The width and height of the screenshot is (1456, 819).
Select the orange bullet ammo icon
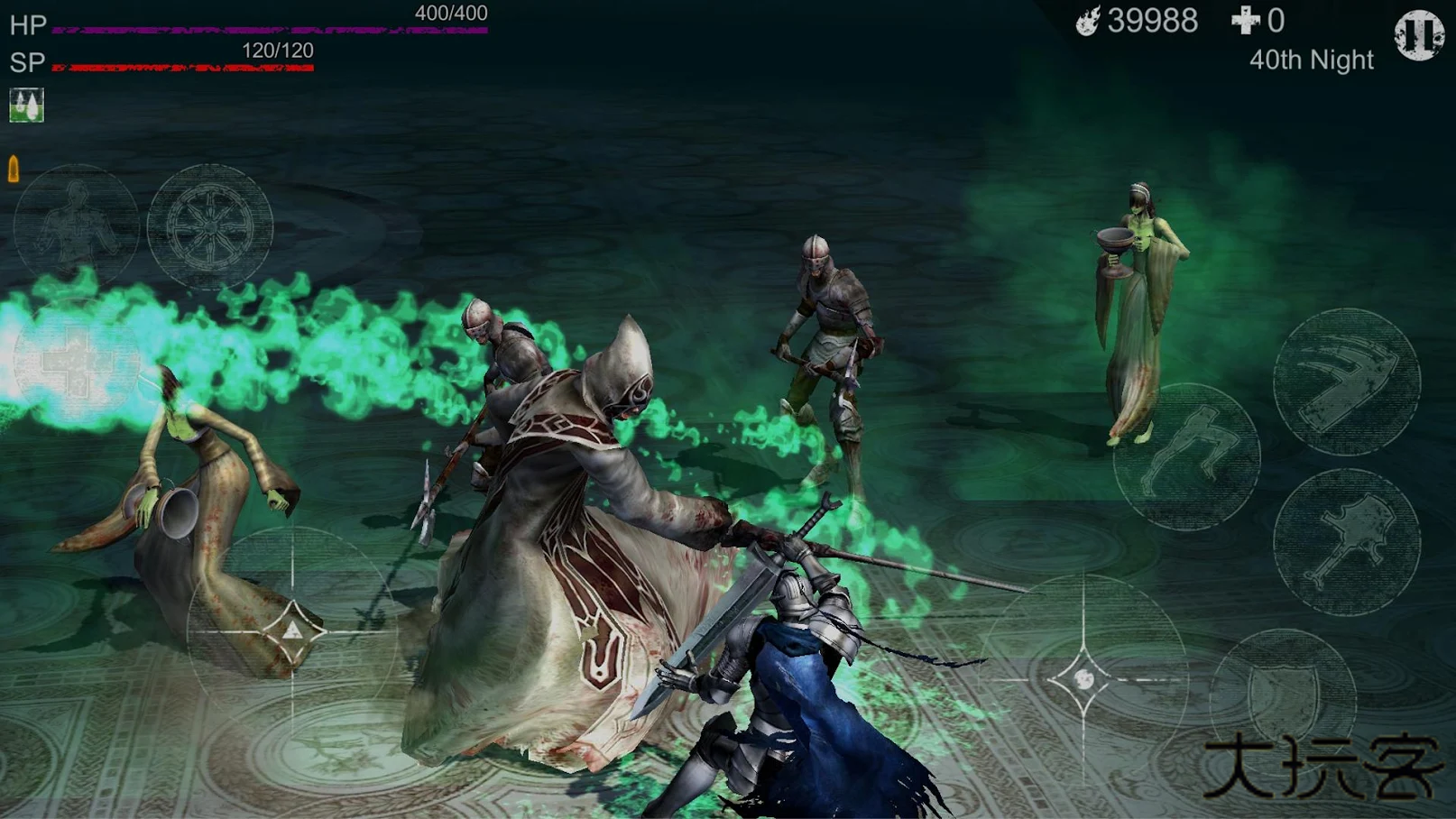(x=14, y=169)
